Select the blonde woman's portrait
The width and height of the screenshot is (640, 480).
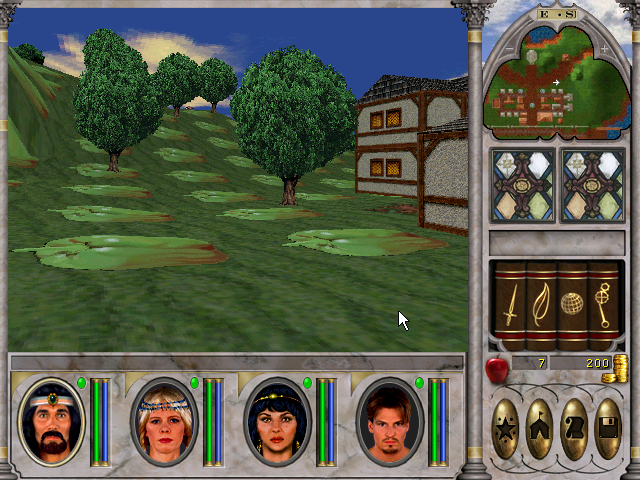[165, 422]
